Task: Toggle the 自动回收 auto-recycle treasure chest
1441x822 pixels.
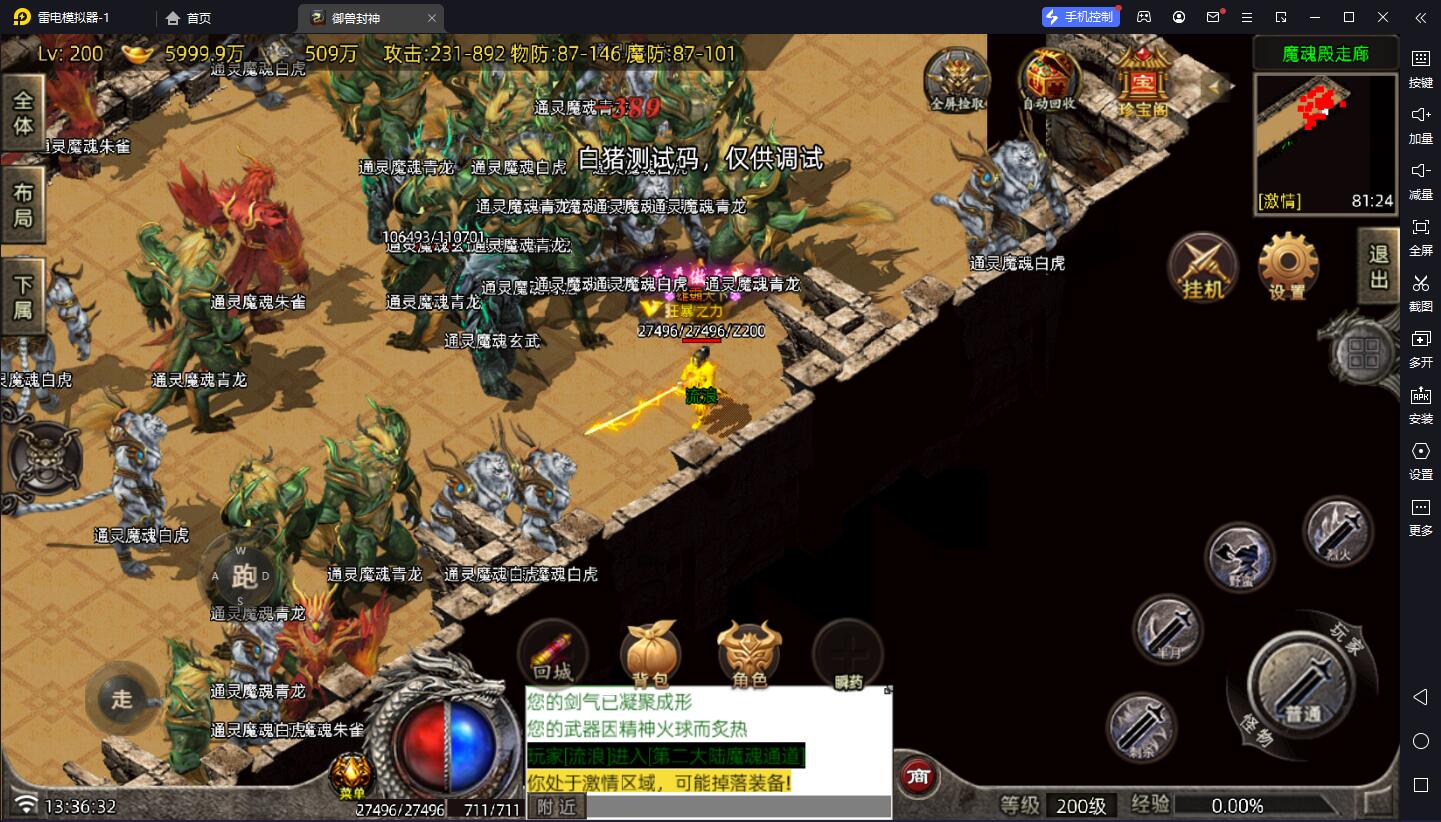Action: coord(1049,76)
